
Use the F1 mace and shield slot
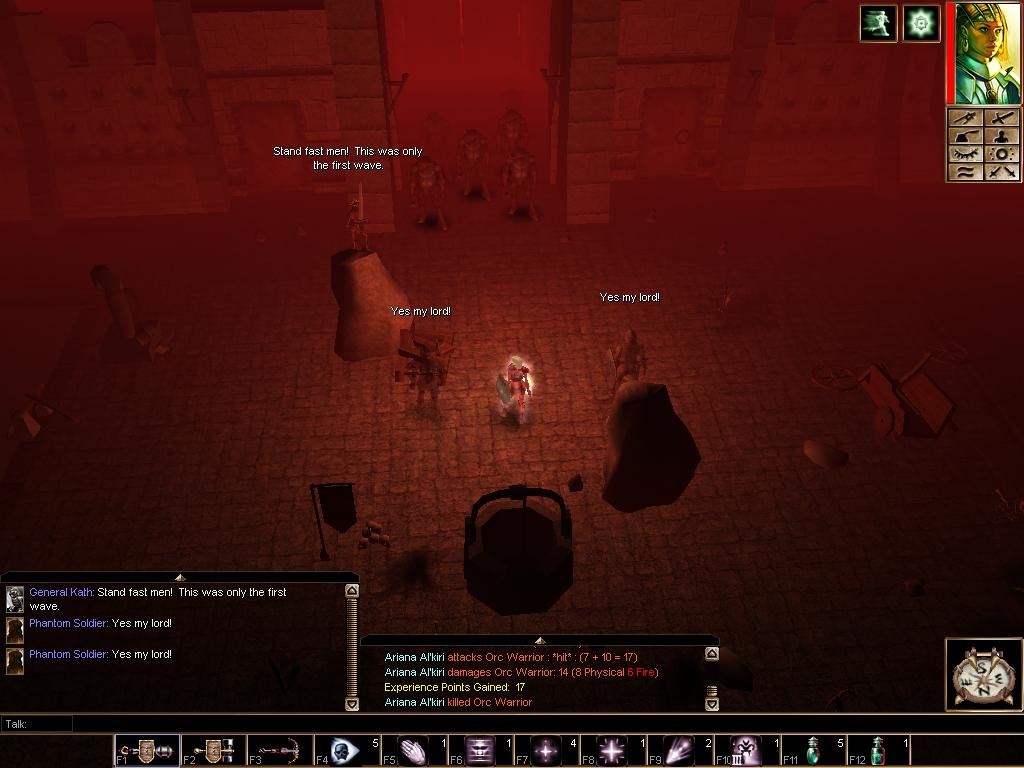[148, 750]
